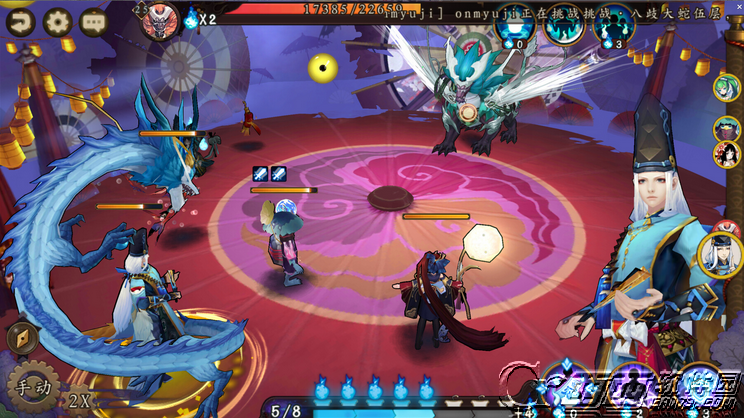Select the green-haired shikigami portrait
The image size is (744, 418).
(x=726, y=88)
